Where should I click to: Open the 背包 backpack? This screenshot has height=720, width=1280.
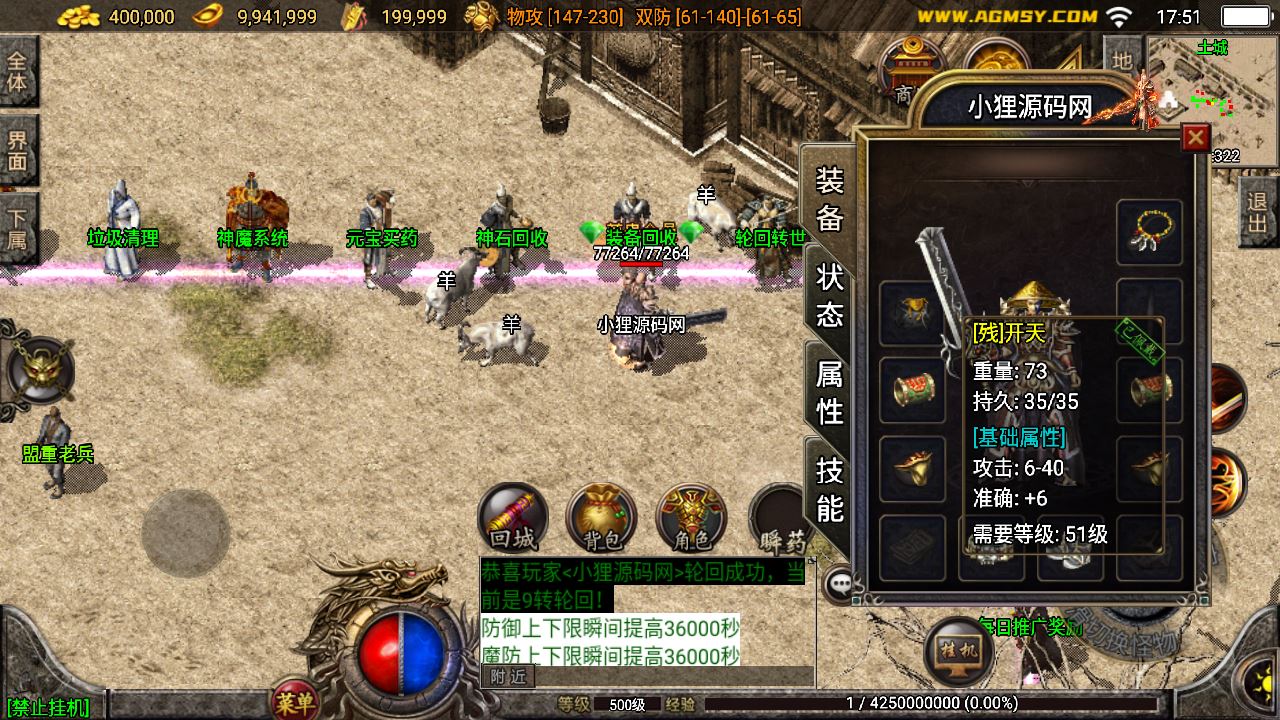(x=602, y=518)
